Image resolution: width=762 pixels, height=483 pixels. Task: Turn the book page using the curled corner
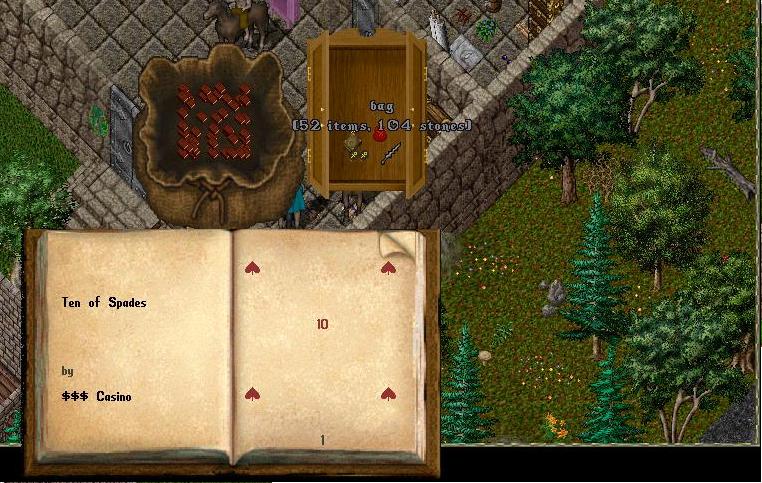395,243
